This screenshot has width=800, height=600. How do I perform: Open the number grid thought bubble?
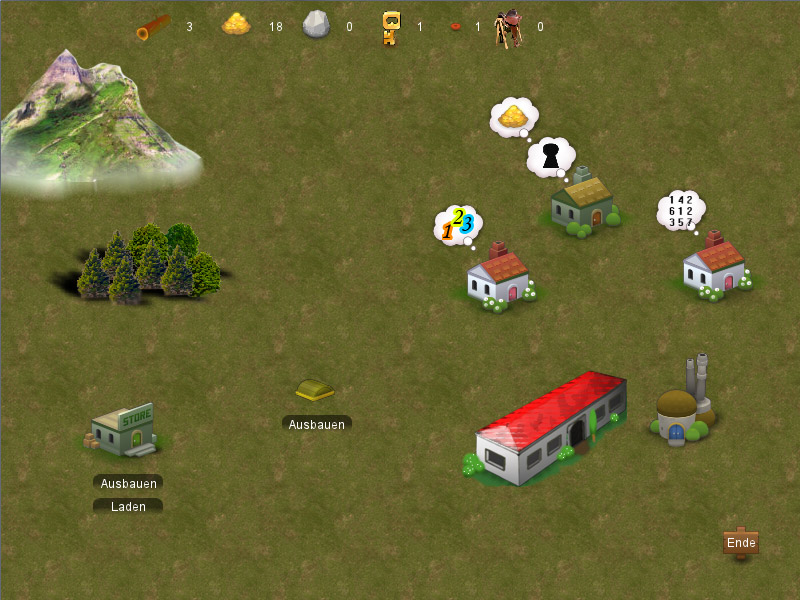click(681, 211)
